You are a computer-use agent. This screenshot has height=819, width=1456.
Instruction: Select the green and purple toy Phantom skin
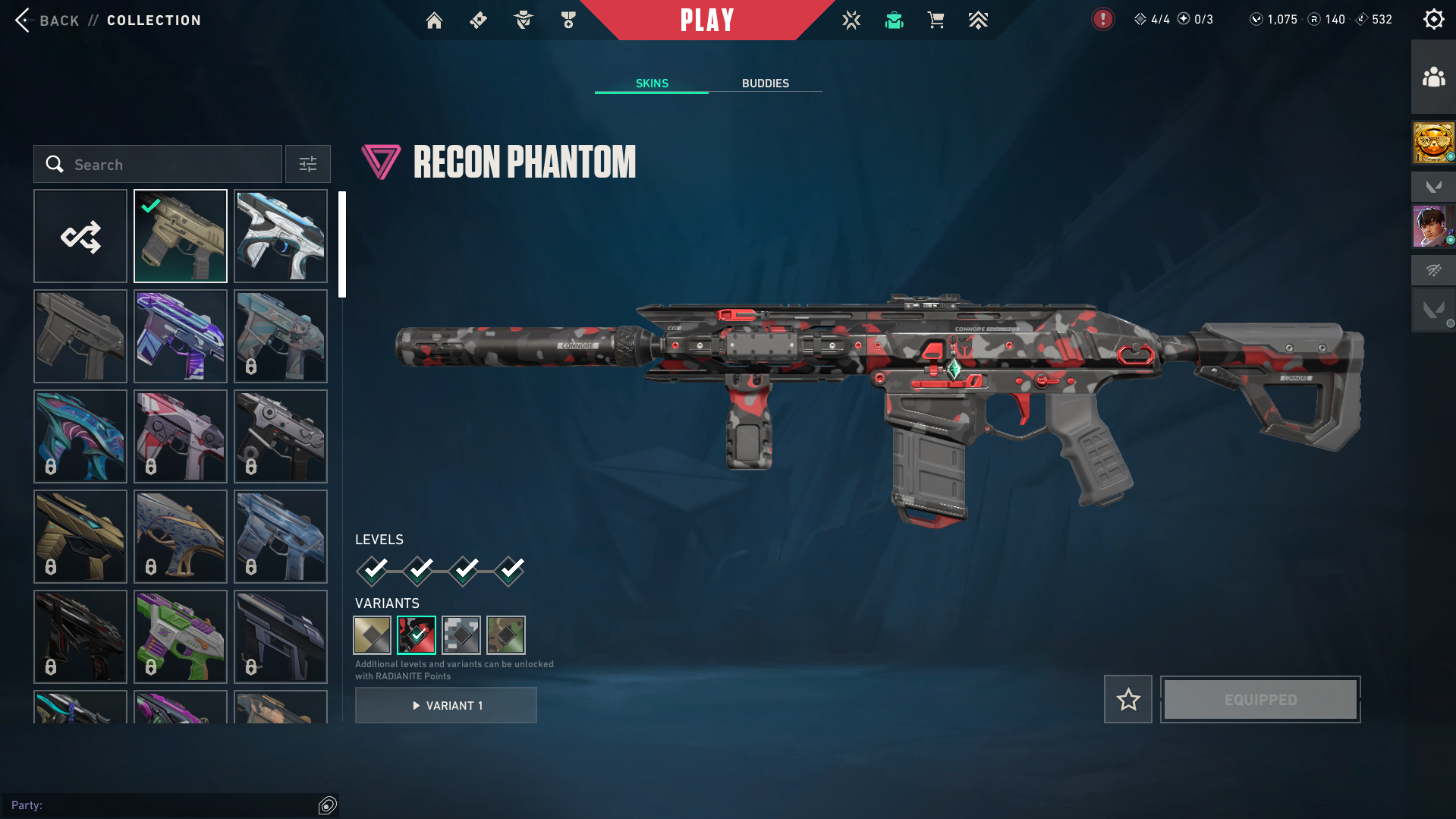coord(181,638)
